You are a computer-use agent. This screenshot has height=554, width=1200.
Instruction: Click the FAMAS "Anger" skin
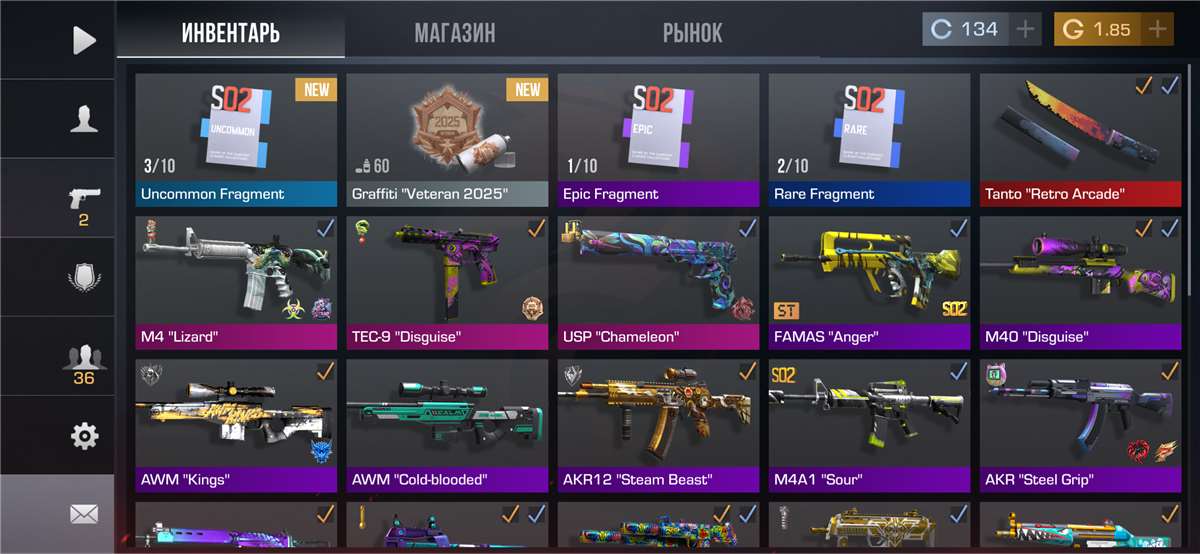click(x=869, y=282)
